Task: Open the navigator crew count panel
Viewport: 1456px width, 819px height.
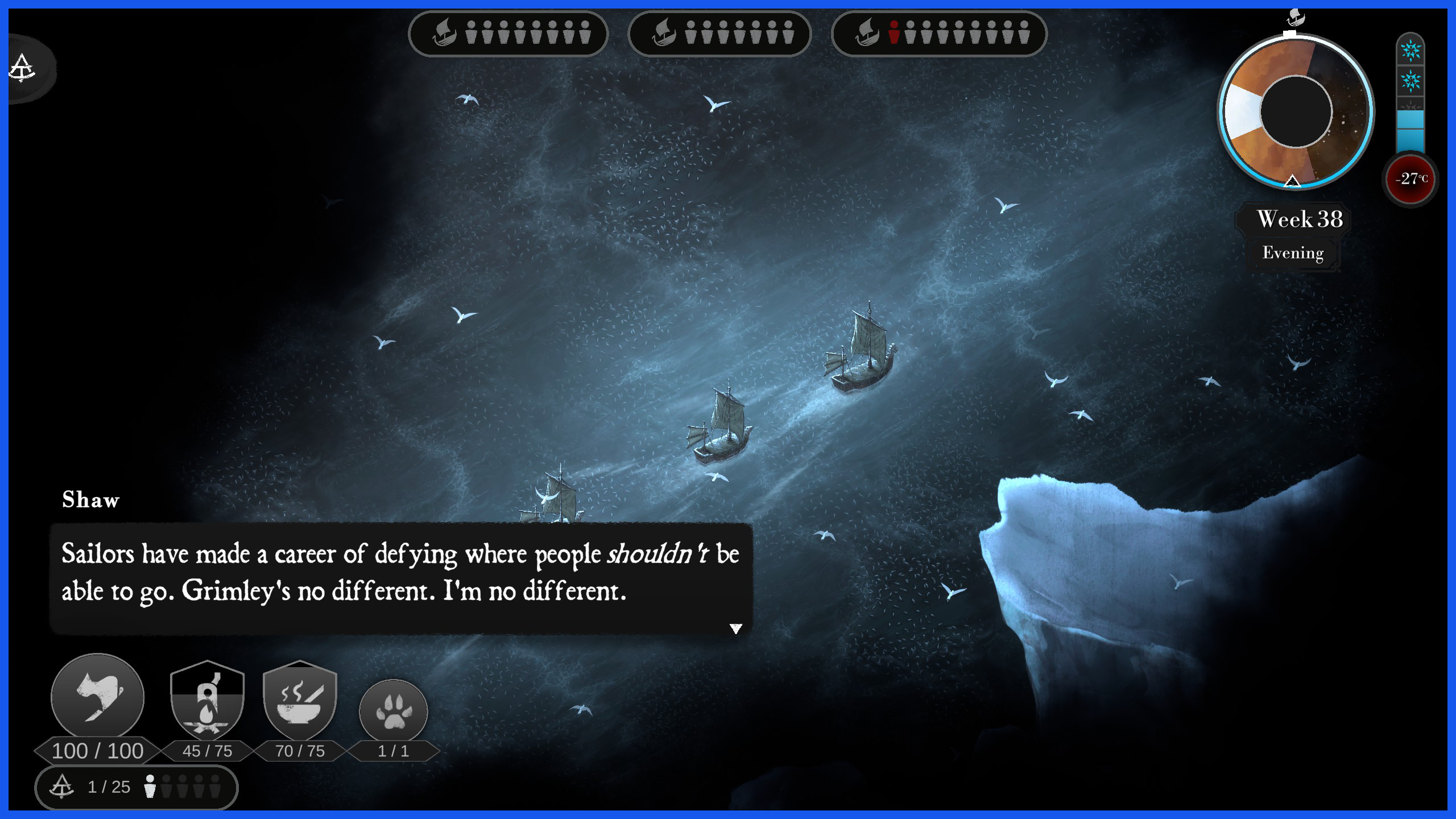Action: (136, 787)
